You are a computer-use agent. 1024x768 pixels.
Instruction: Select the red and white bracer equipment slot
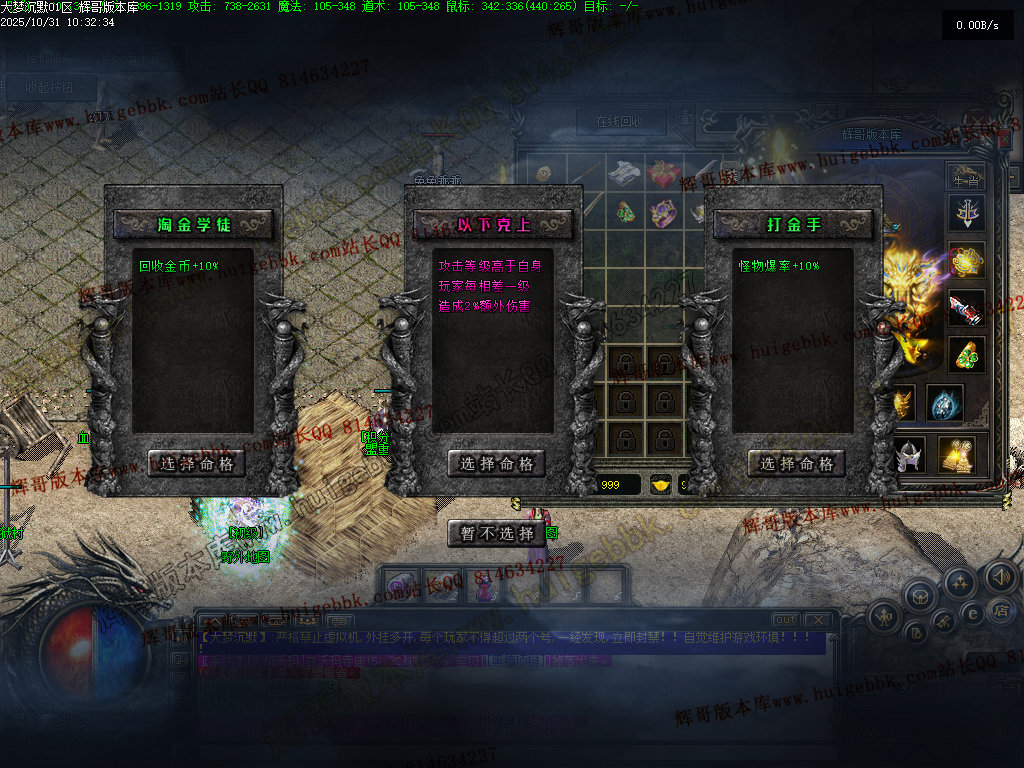967,308
